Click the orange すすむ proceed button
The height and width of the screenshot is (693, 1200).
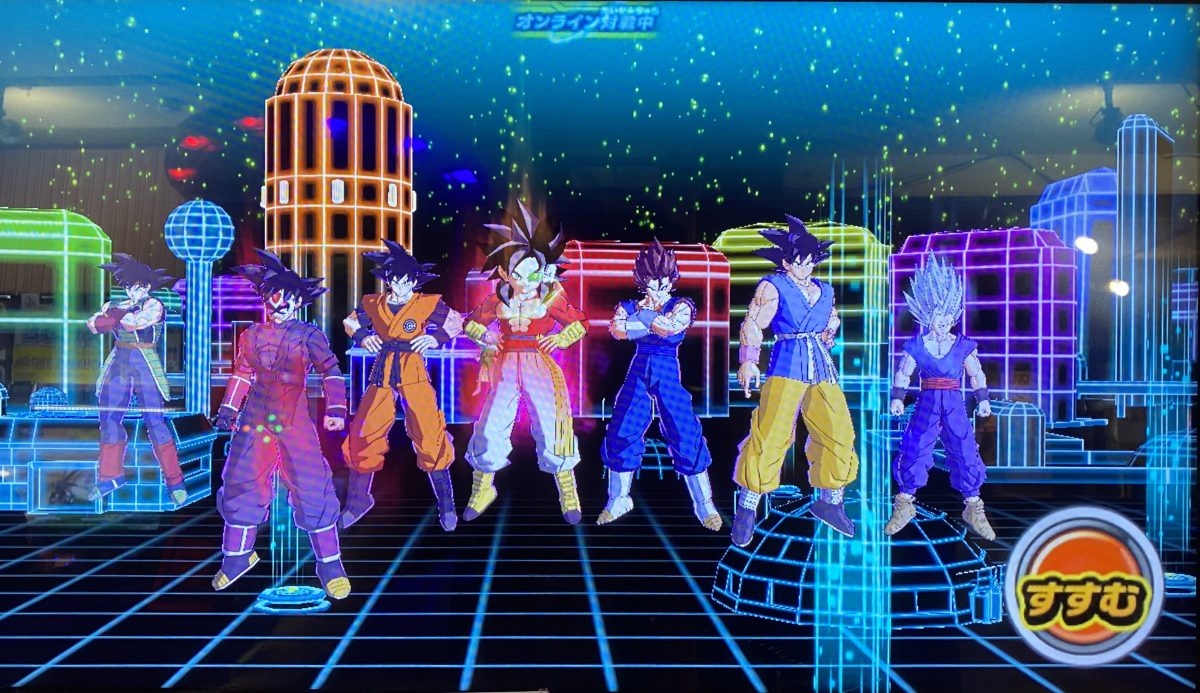(x=1085, y=588)
